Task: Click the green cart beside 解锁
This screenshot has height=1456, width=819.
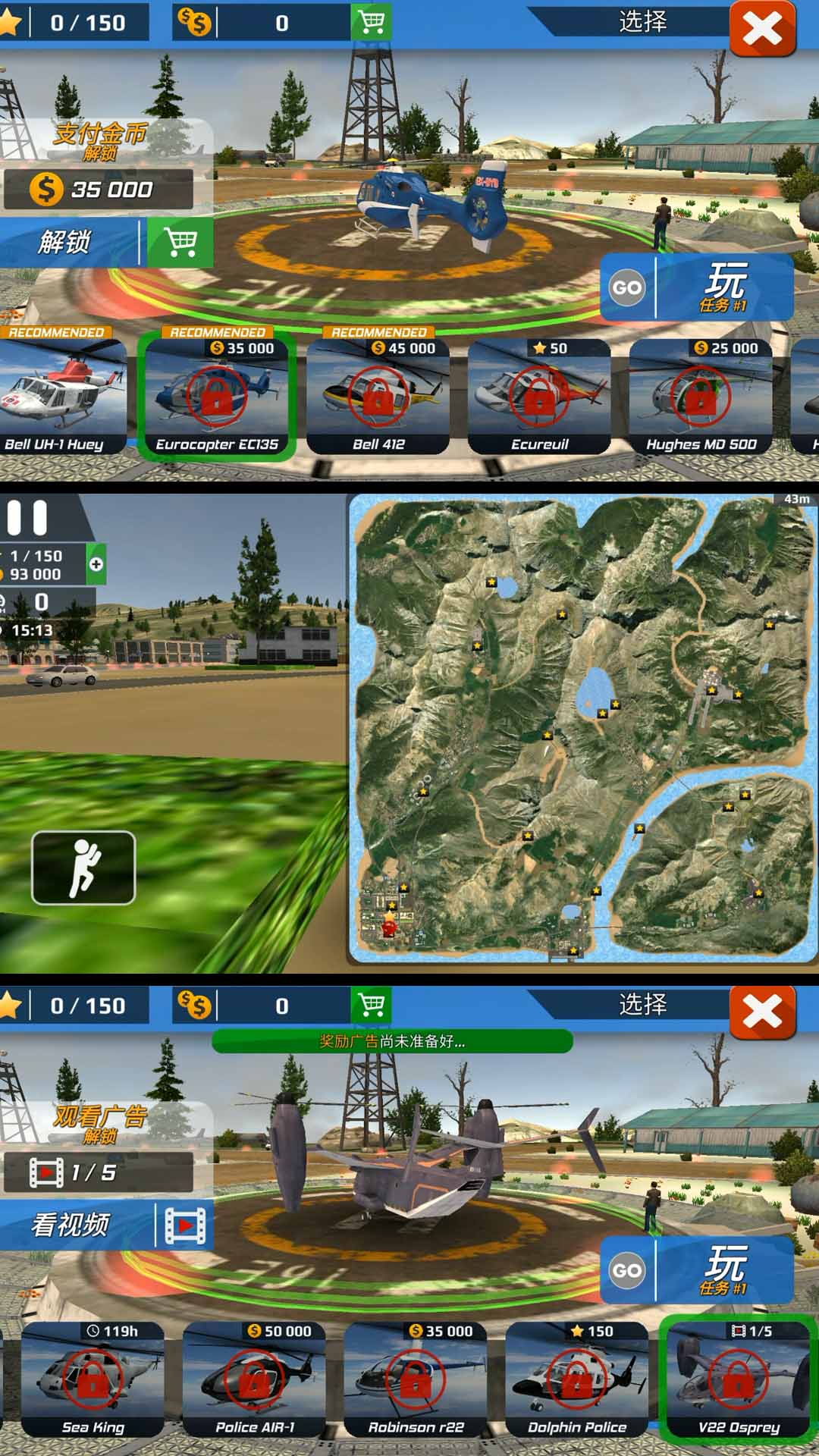Action: [x=180, y=243]
